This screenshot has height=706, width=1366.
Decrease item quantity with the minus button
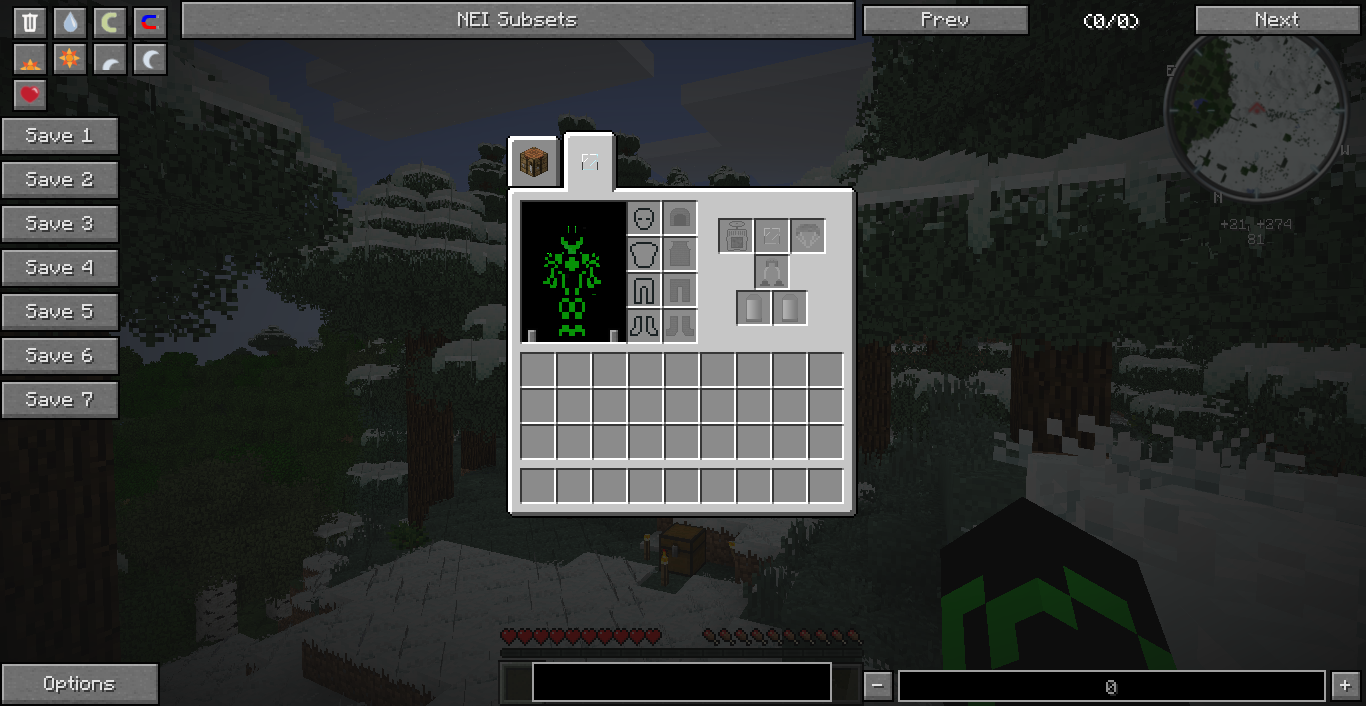(x=877, y=686)
